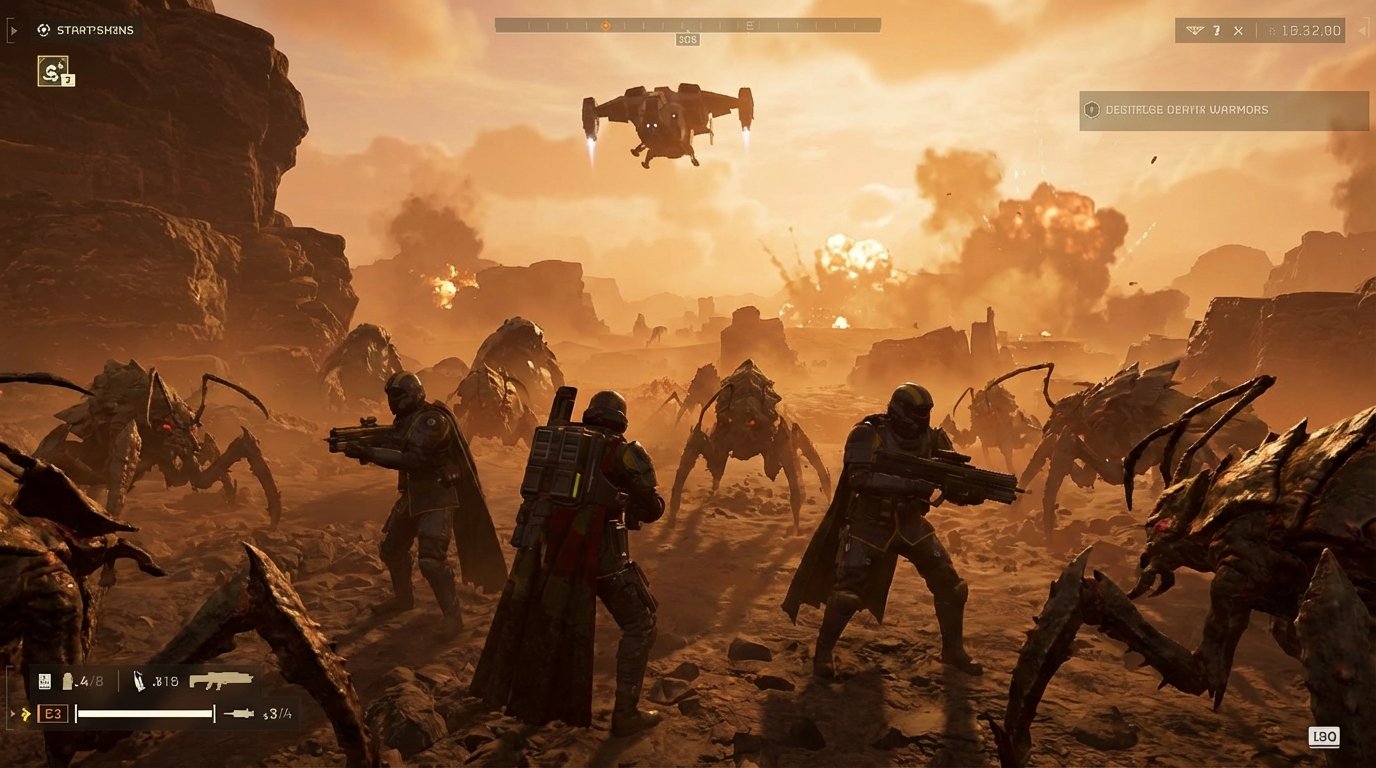Toggle the yellow chevron supply indicator

pos(26,713)
